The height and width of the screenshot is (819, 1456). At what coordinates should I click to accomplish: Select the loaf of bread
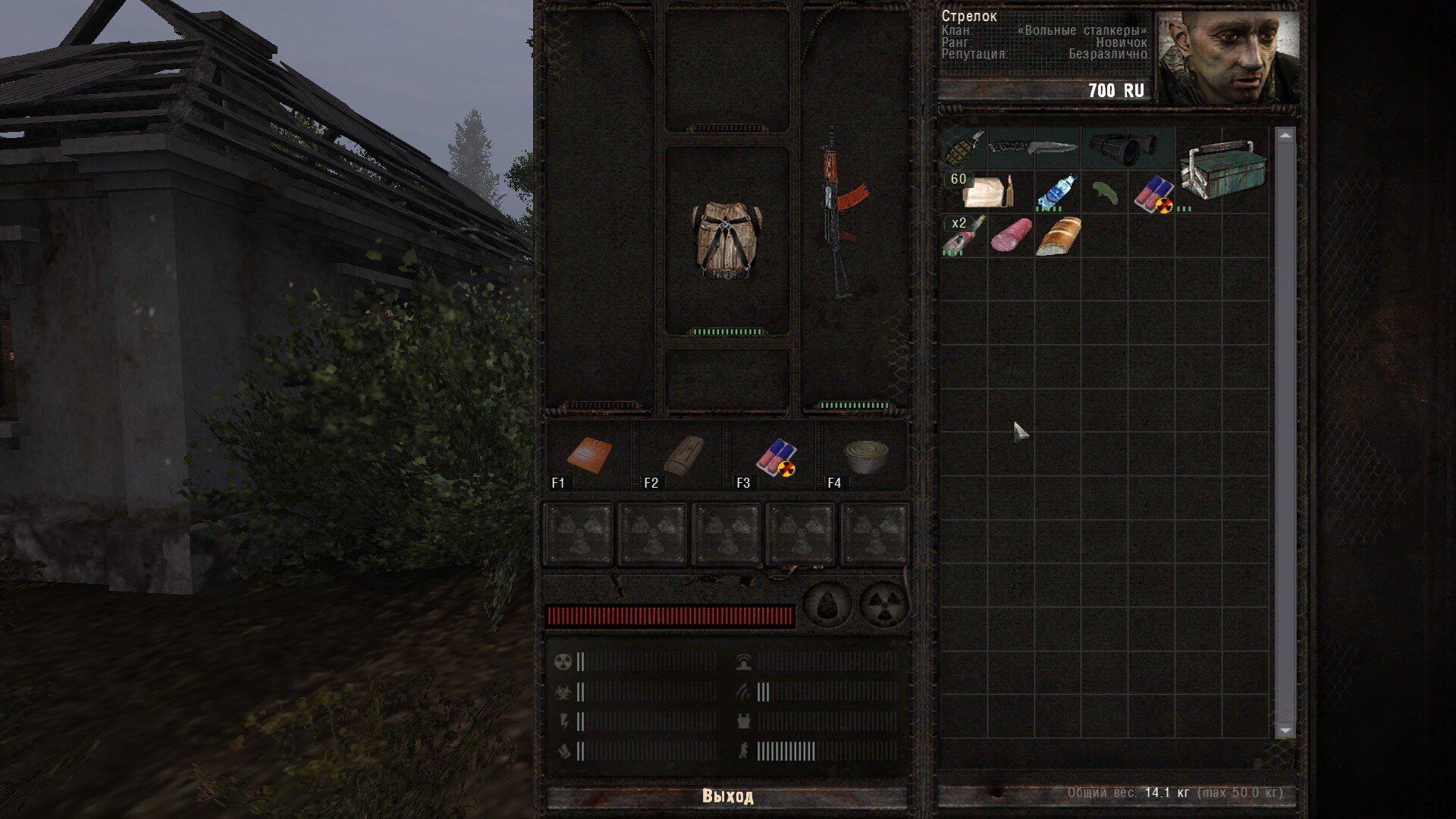(1058, 236)
